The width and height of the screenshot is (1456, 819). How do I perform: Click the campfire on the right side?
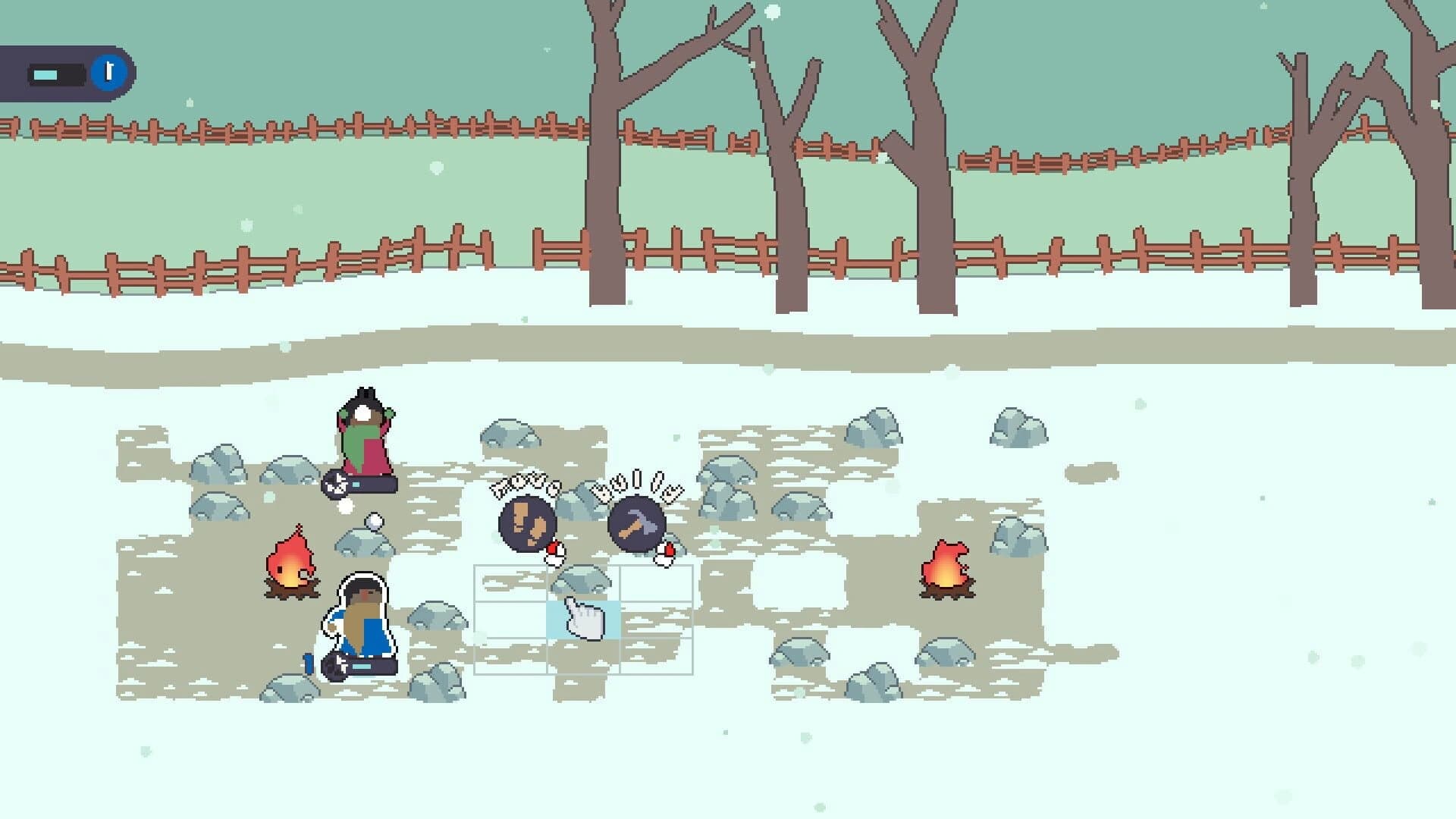tap(946, 570)
